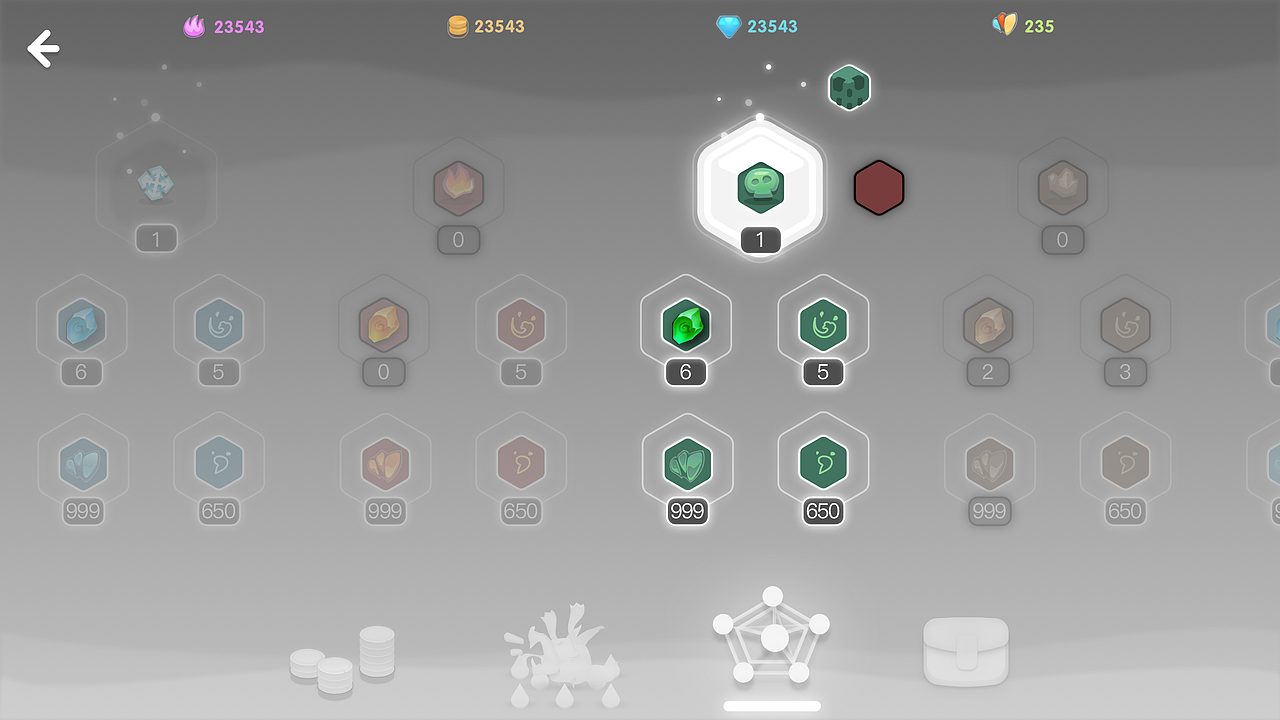
Task: Click the small skull icon above the panel
Action: [x=849, y=88]
